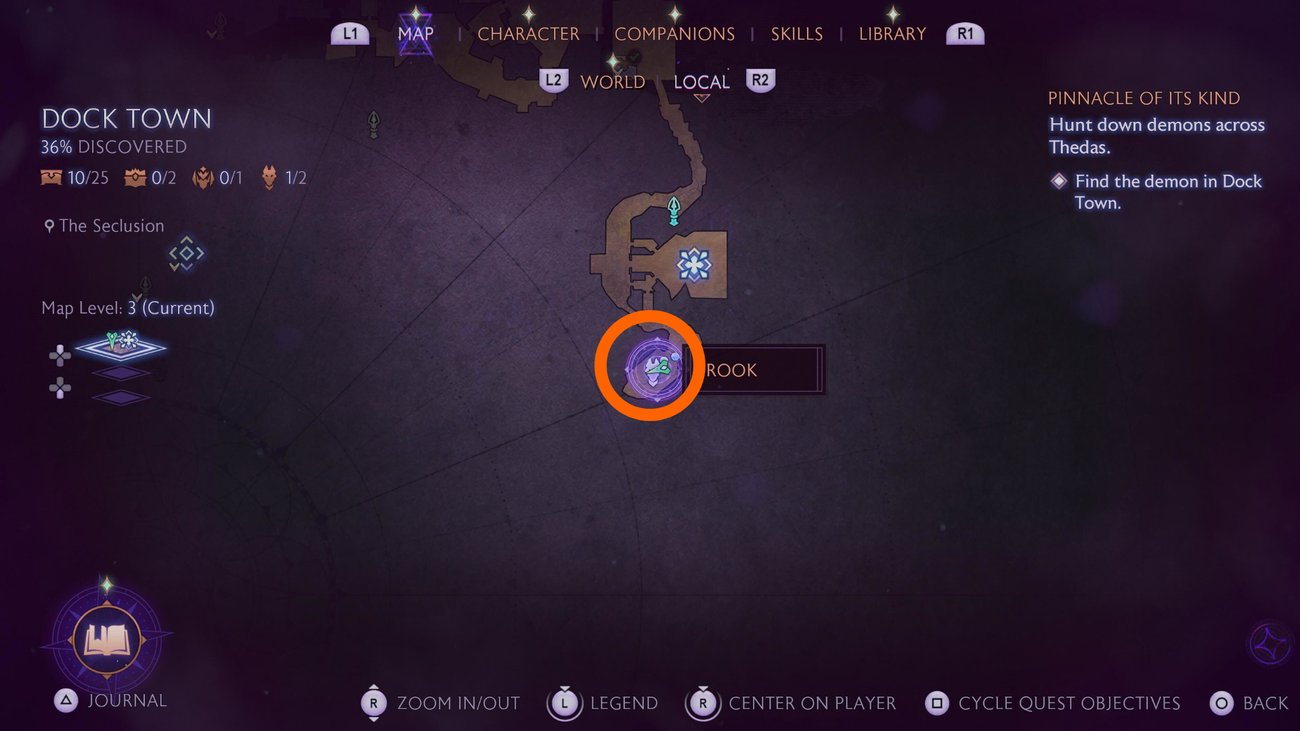The width and height of the screenshot is (1300, 731).
Task: Open the Library tab
Action: 892,34
